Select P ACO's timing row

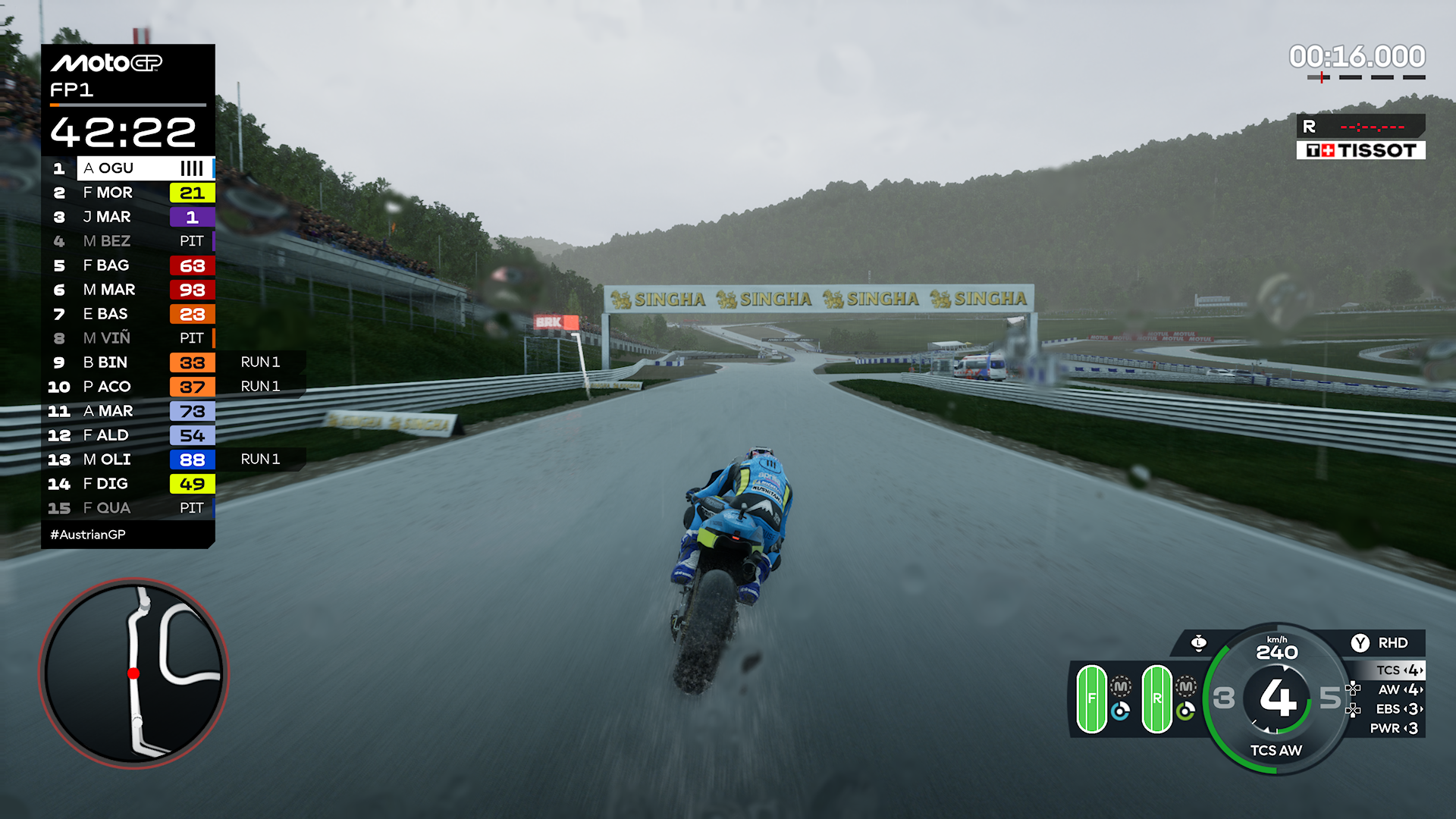(129, 387)
